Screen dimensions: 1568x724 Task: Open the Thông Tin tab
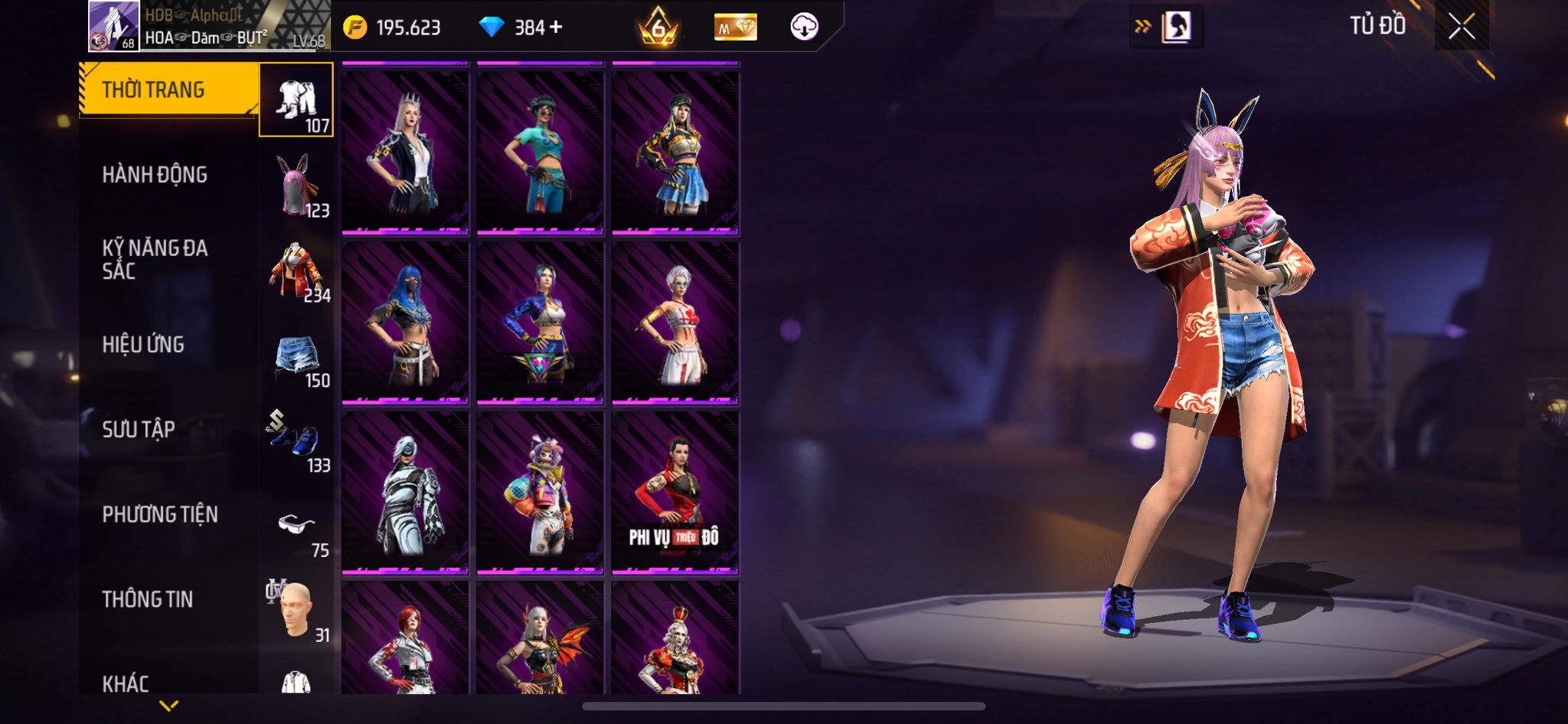point(148,600)
